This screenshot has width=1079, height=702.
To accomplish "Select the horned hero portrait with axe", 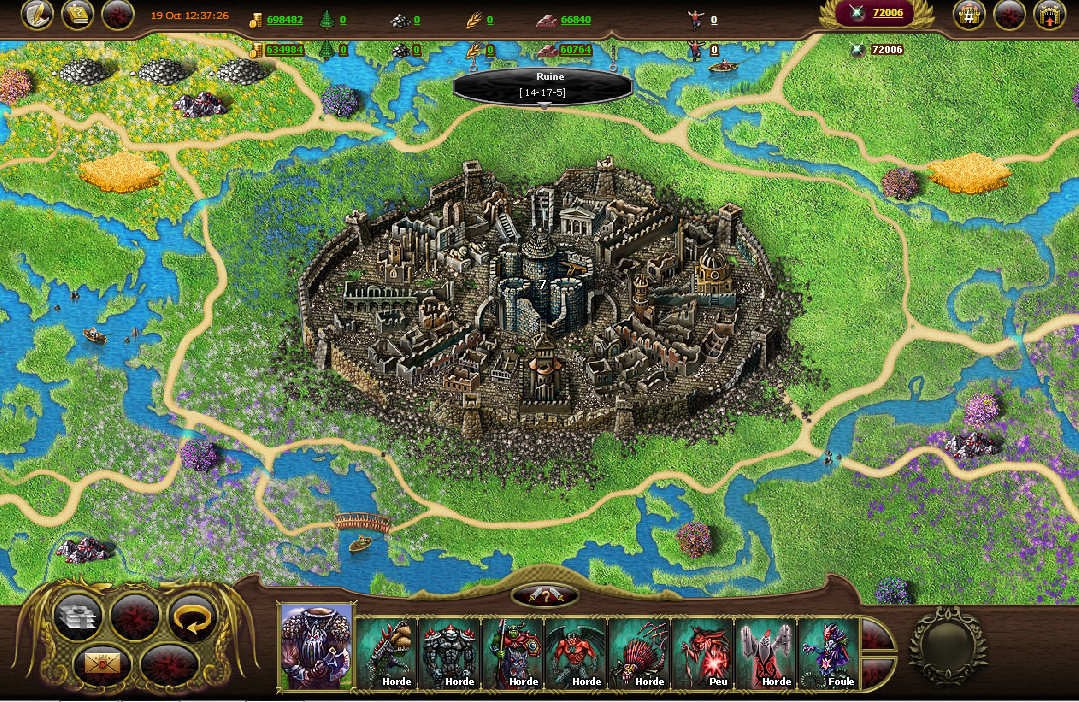I will [x=317, y=646].
